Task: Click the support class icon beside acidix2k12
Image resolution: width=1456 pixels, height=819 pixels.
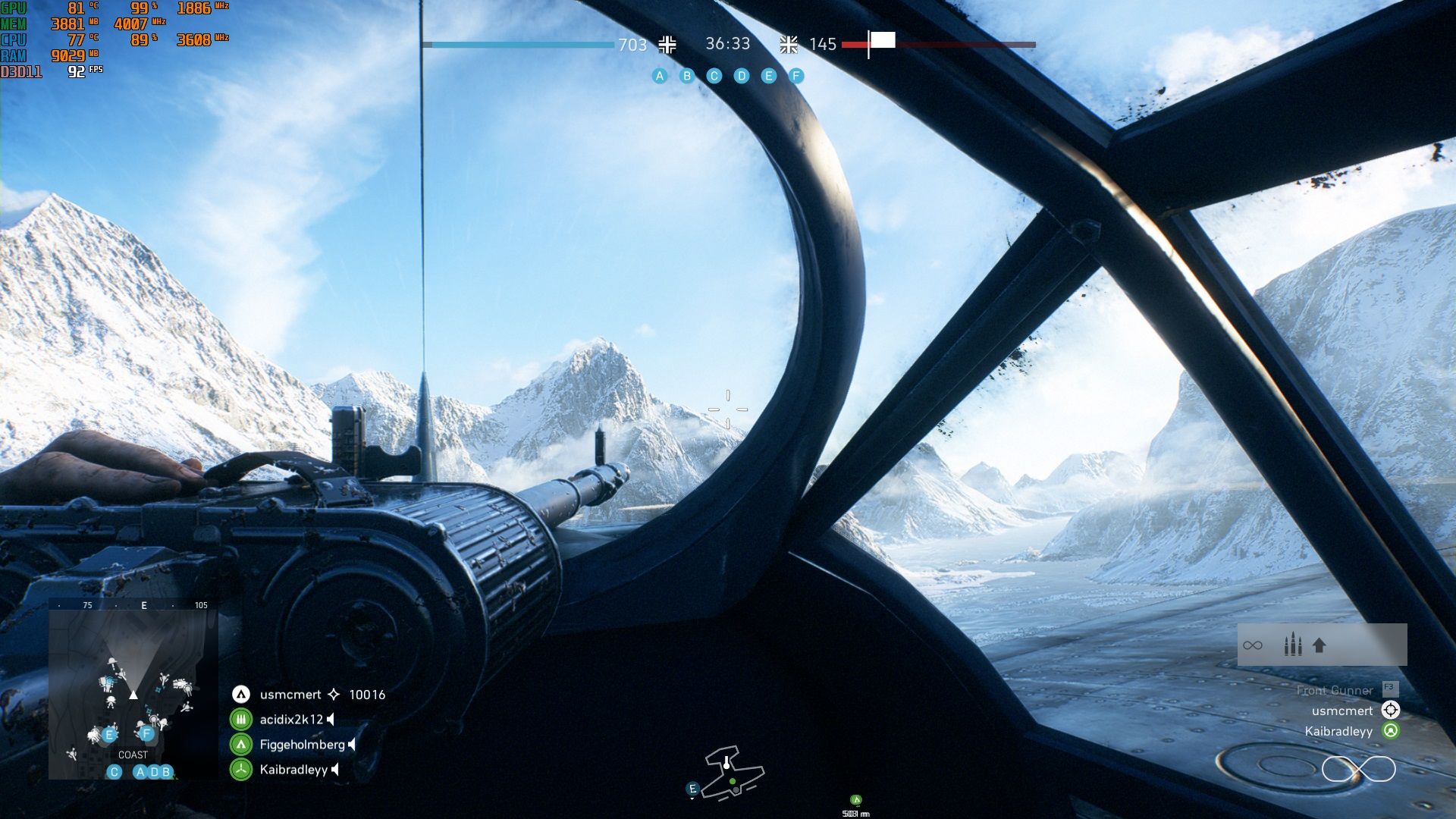Action: pos(241,720)
